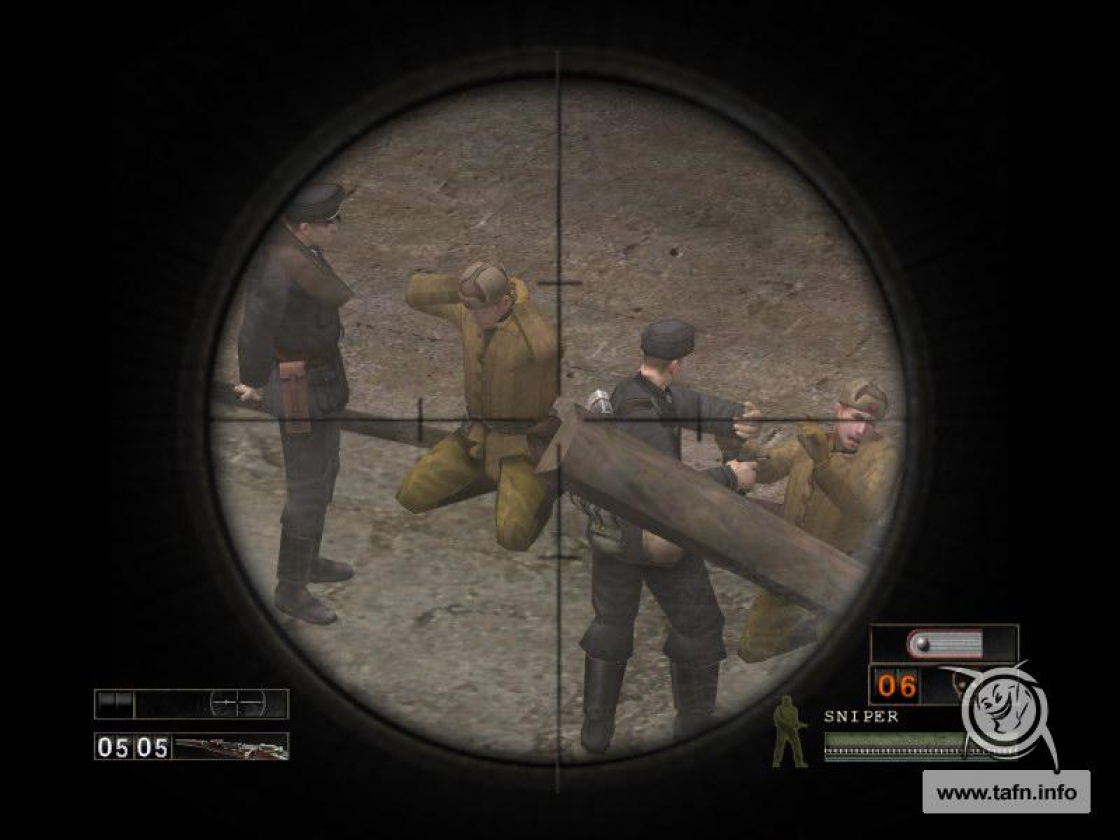This screenshot has width=1120, height=840.
Task: Select the sniper rifle weapon icon
Action: pos(230,747)
